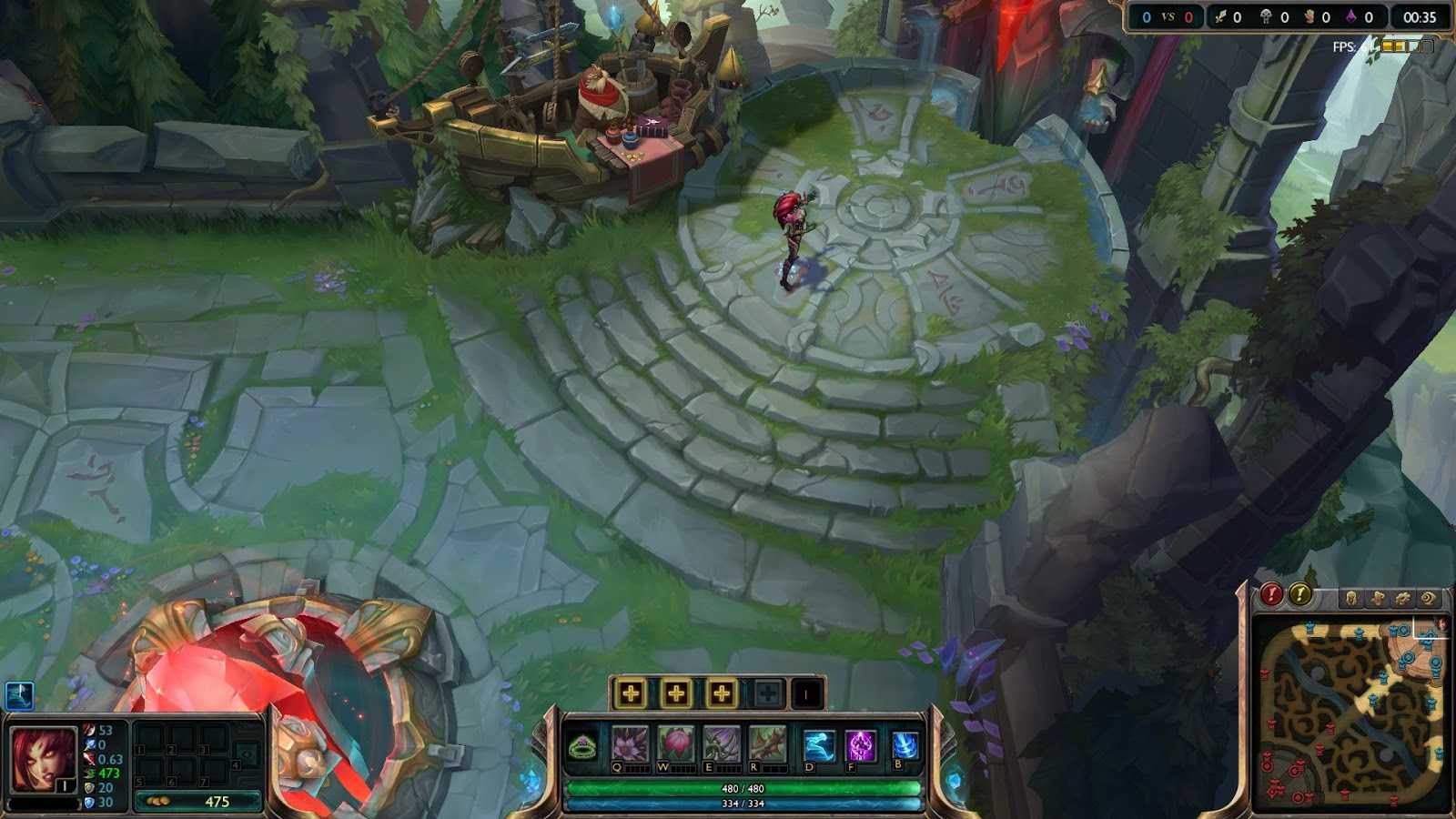Screen dimensions: 1456x819
Task: Open the minimap camera-view toggle icon
Action: (1427, 598)
